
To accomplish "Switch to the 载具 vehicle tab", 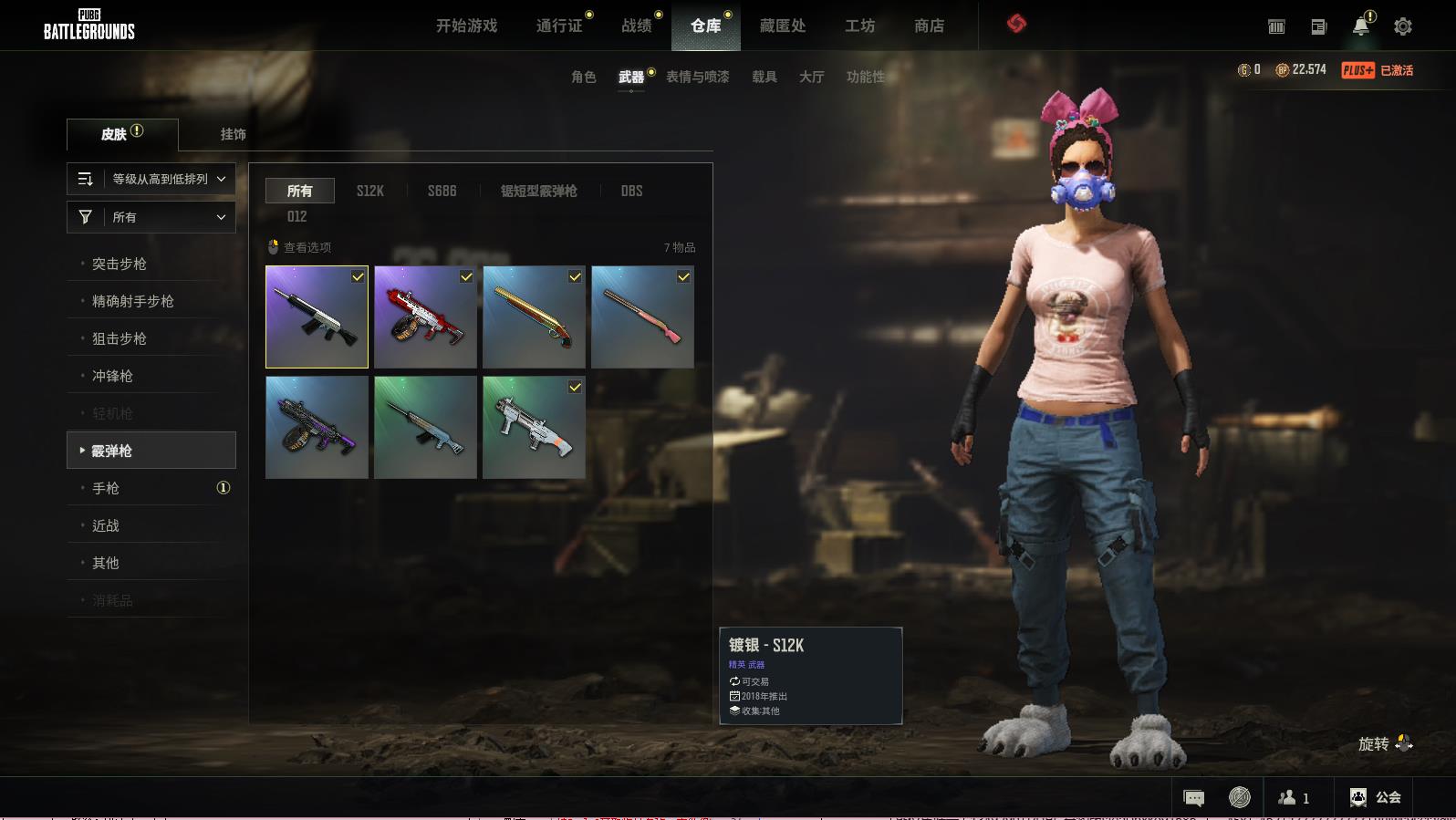I will coord(764,77).
